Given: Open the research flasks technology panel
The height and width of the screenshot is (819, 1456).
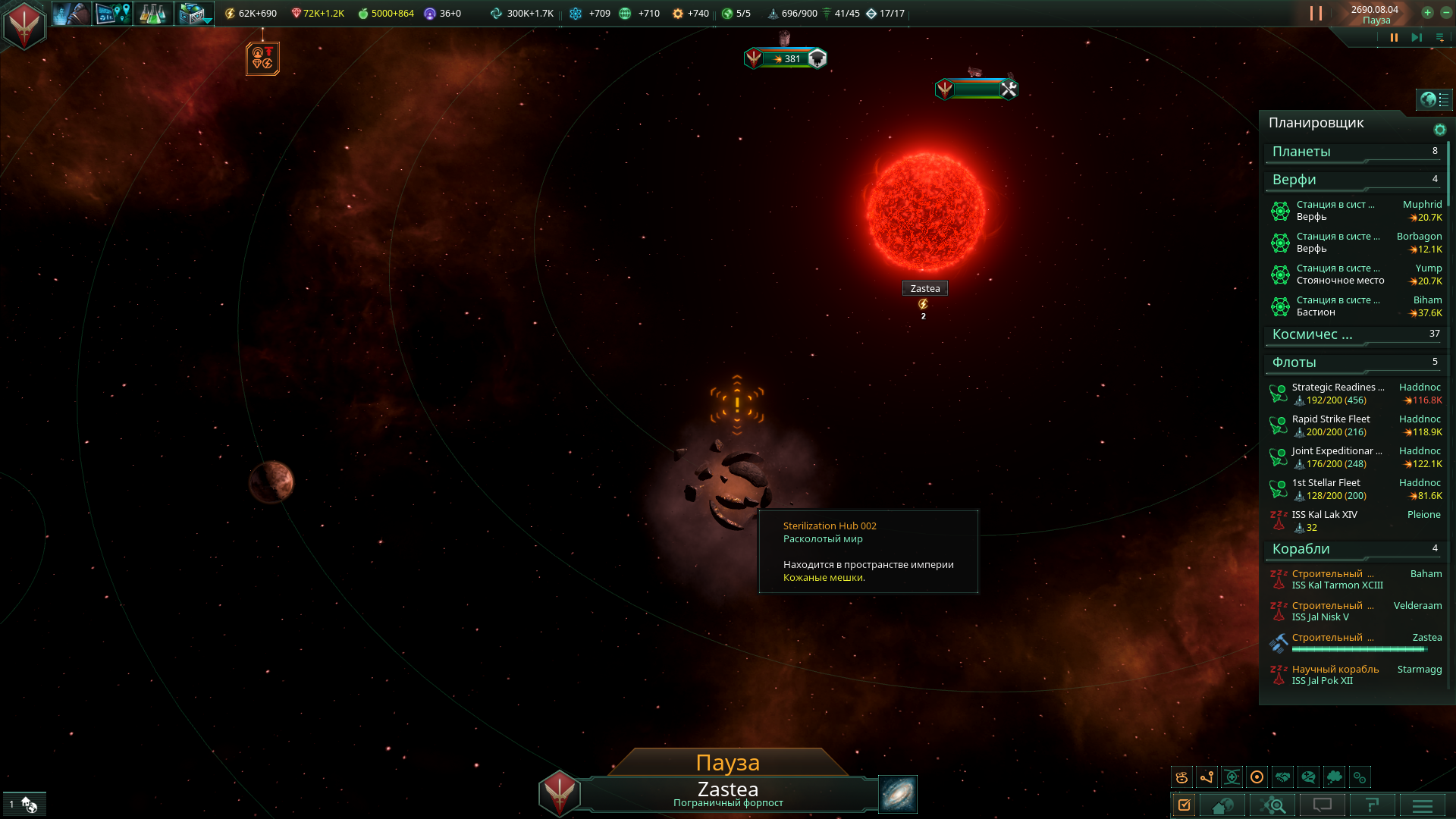Looking at the screenshot, I should 153,14.
